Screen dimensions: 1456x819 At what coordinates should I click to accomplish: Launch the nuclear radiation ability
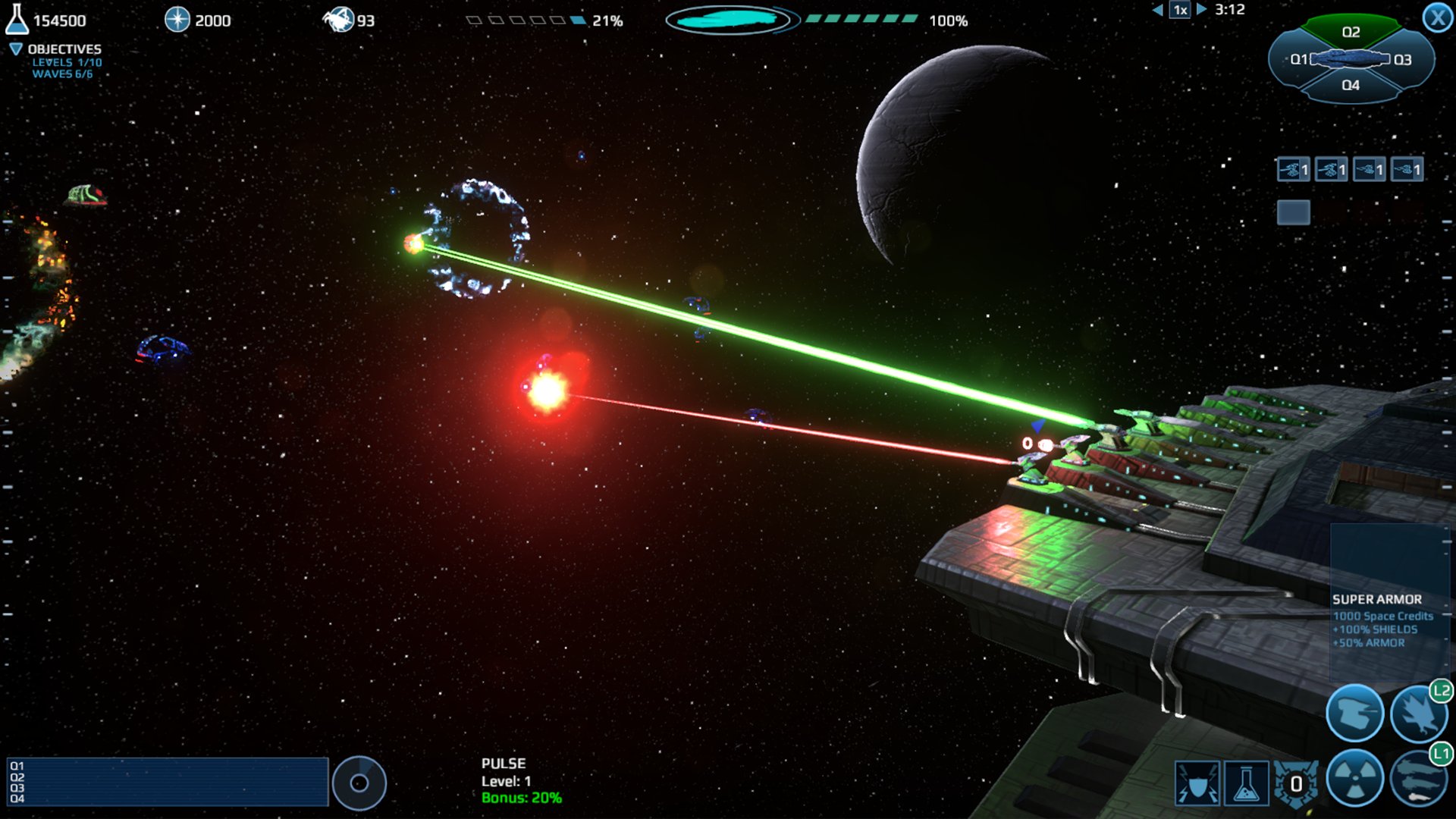click(1354, 778)
